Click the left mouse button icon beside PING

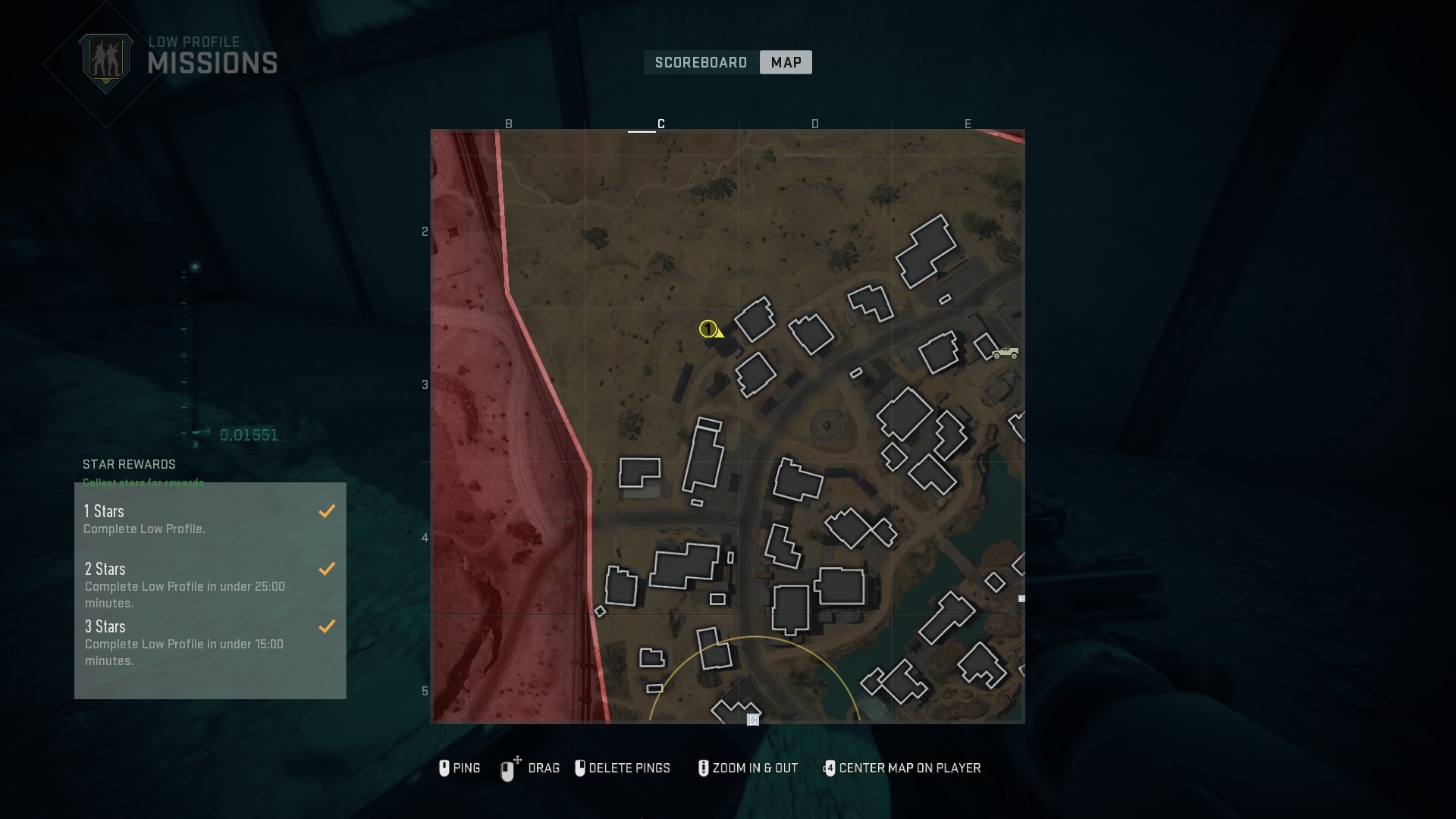point(444,768)
